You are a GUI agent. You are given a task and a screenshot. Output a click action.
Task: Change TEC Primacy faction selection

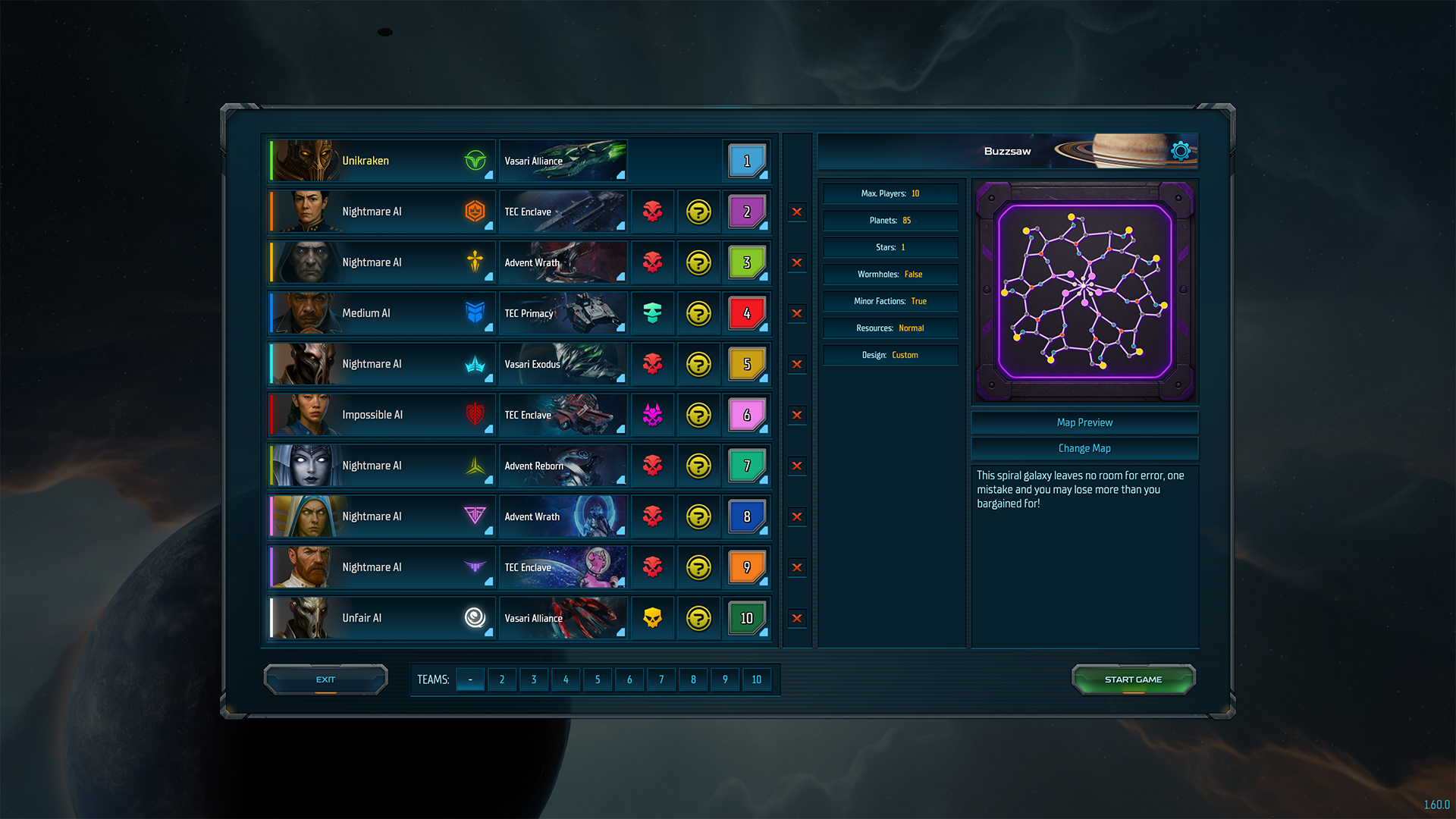pos(563,313)
